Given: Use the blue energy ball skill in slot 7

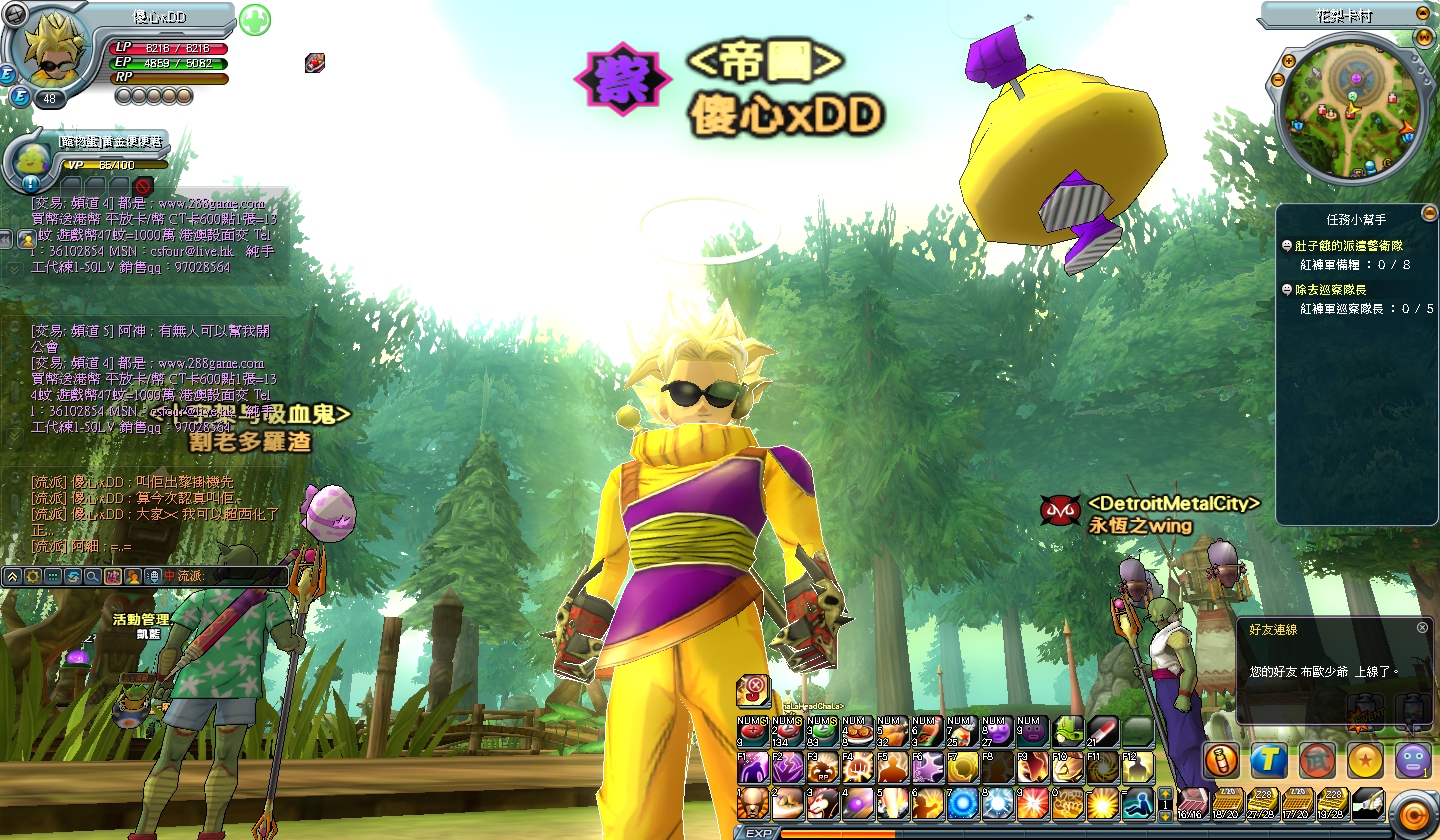Looking at the screenshot, I should [x=963, y=802].
